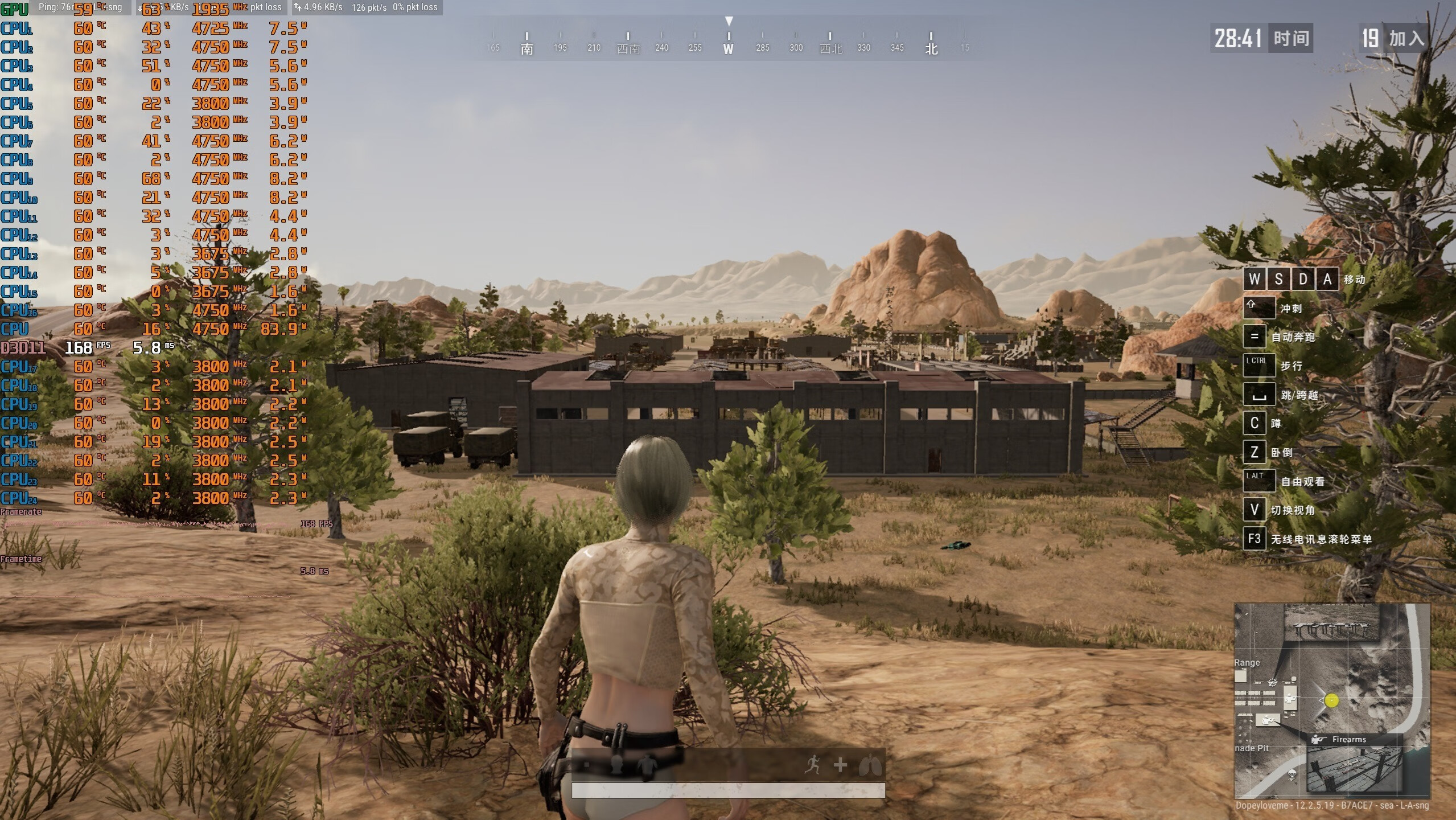Select the plus-shaped healing status icon

point(840,765)
